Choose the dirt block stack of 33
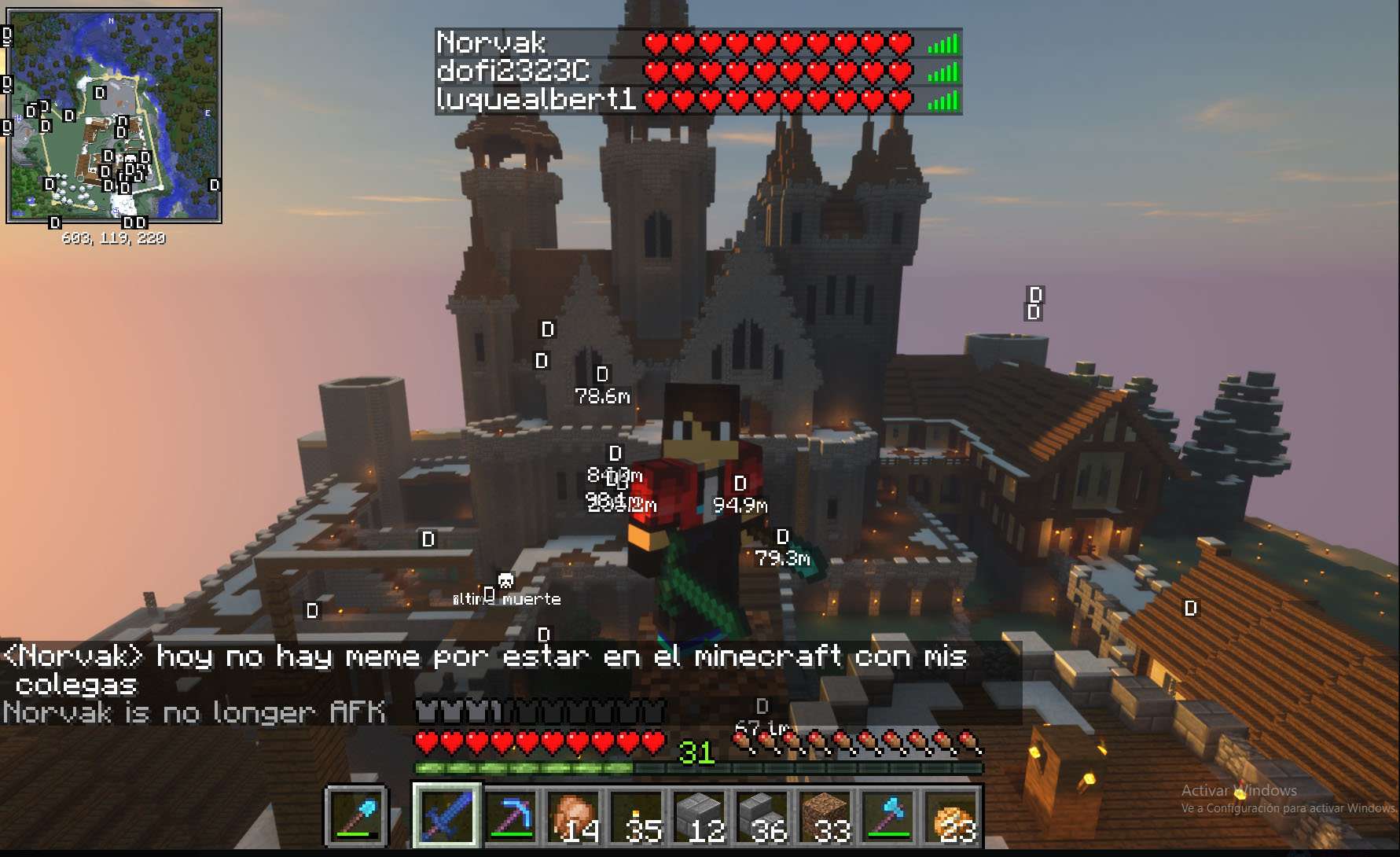The image size is (1400, 857). 827,816
